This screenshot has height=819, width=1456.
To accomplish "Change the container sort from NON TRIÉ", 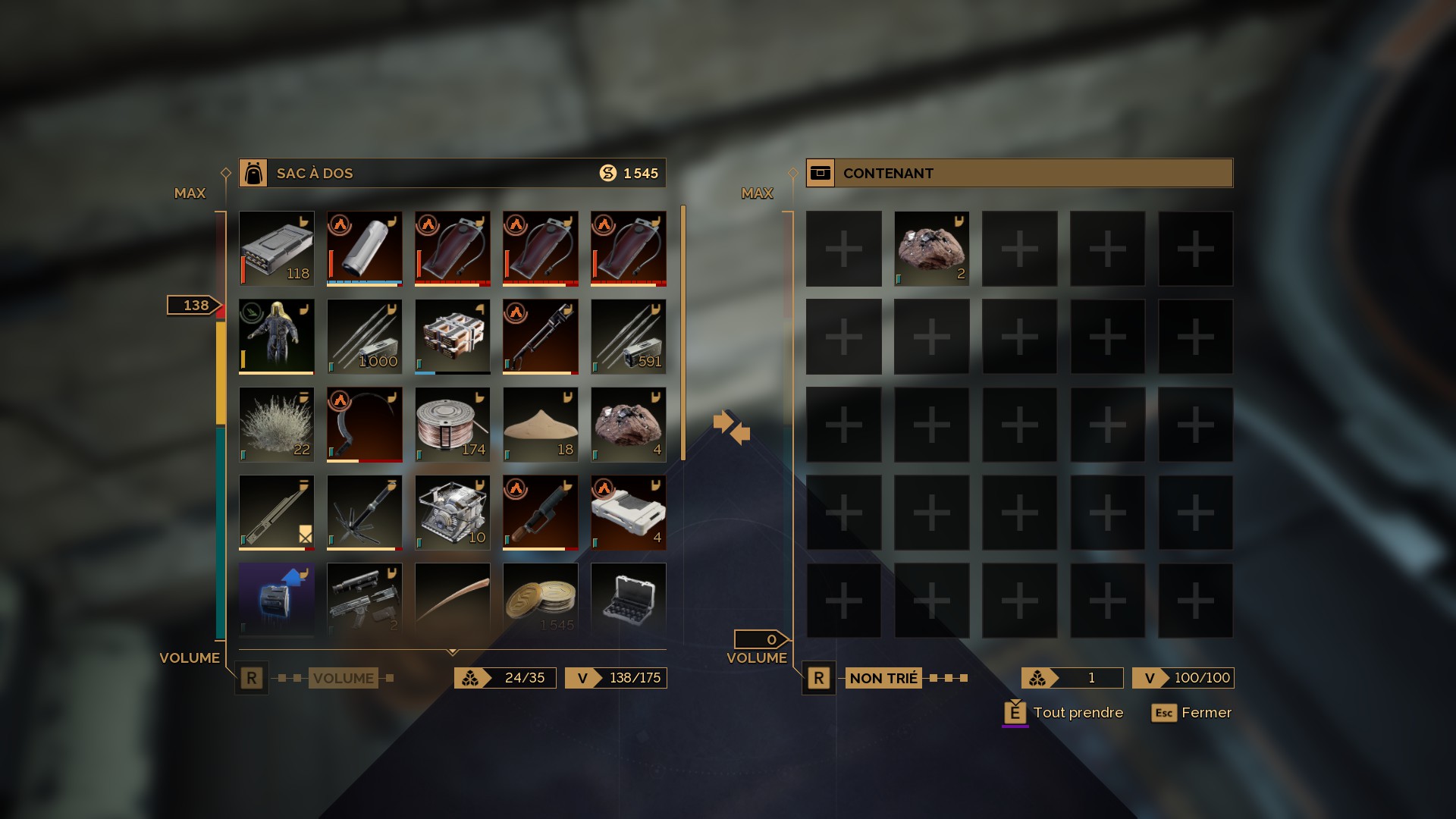I will point(883,678).
